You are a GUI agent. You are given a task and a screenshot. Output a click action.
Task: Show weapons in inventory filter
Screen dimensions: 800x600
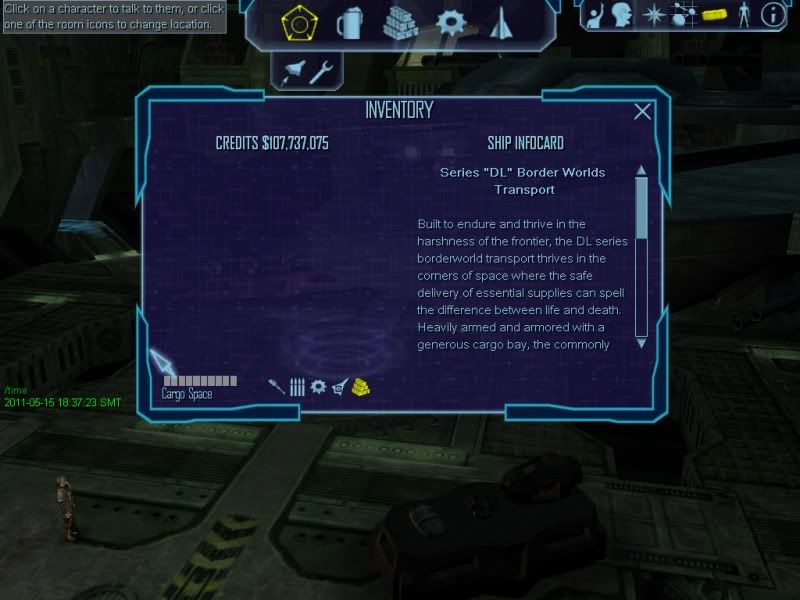coord(276,387)
